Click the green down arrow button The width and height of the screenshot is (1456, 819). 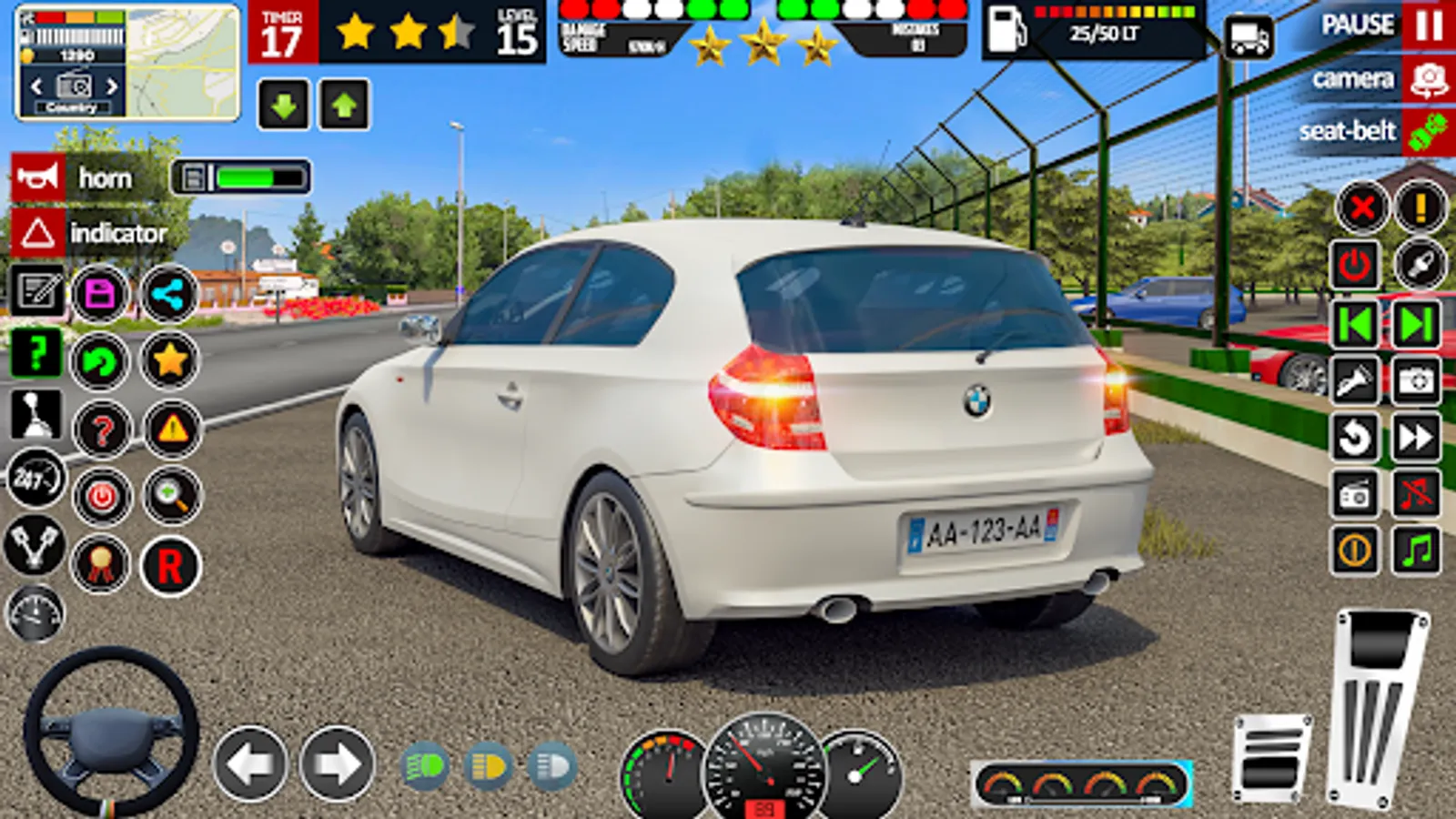(x=284, y=106)
